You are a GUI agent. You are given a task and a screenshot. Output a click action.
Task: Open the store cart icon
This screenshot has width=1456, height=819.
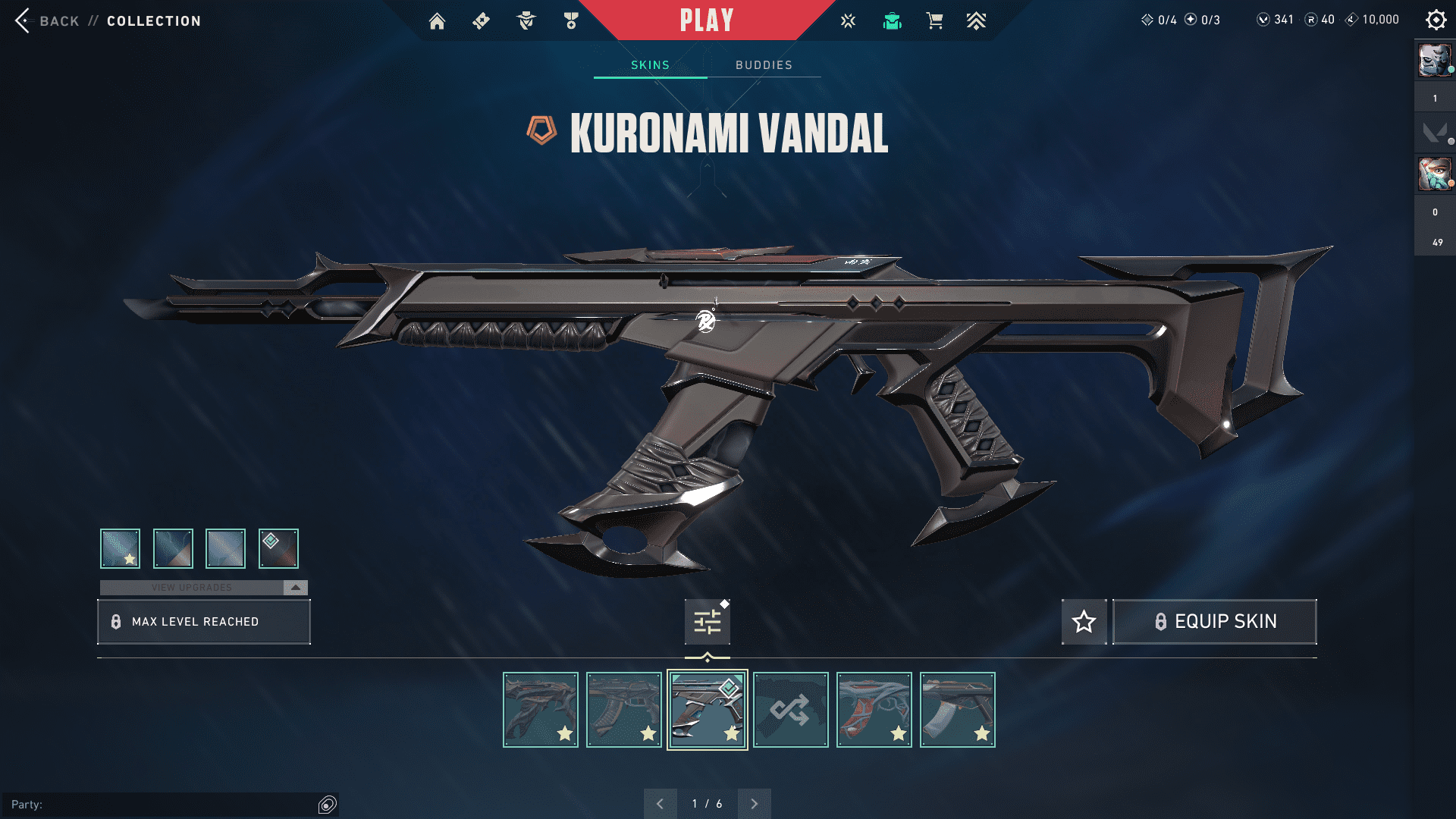(934, 21)
